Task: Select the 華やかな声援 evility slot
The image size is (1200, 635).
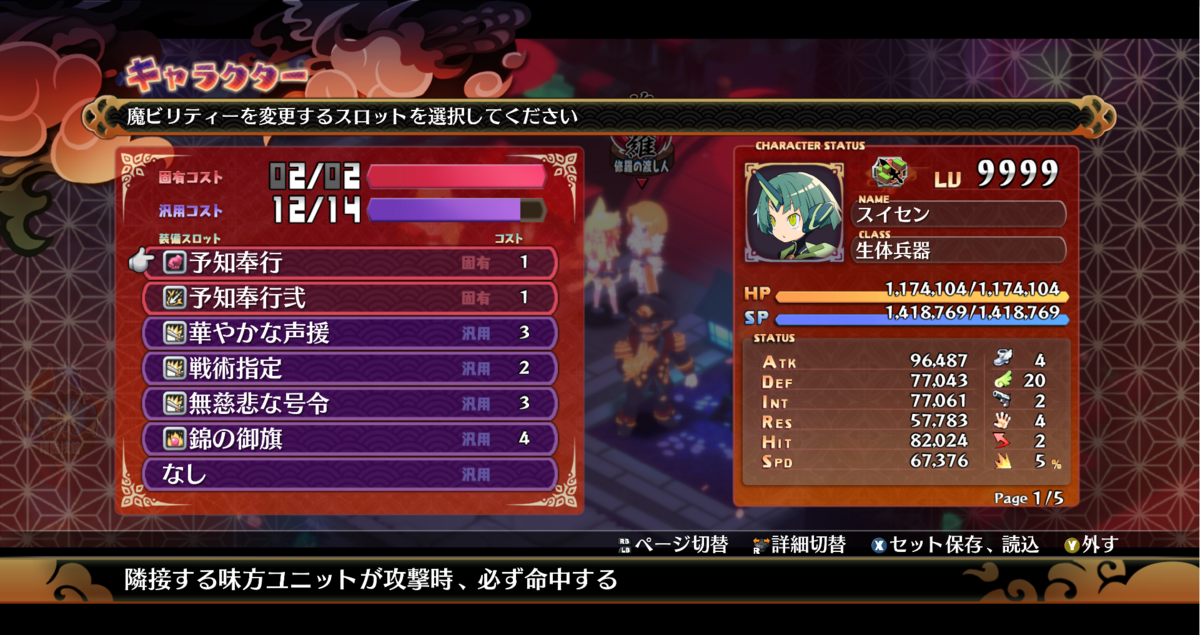Action: click(x=350, y=333)
